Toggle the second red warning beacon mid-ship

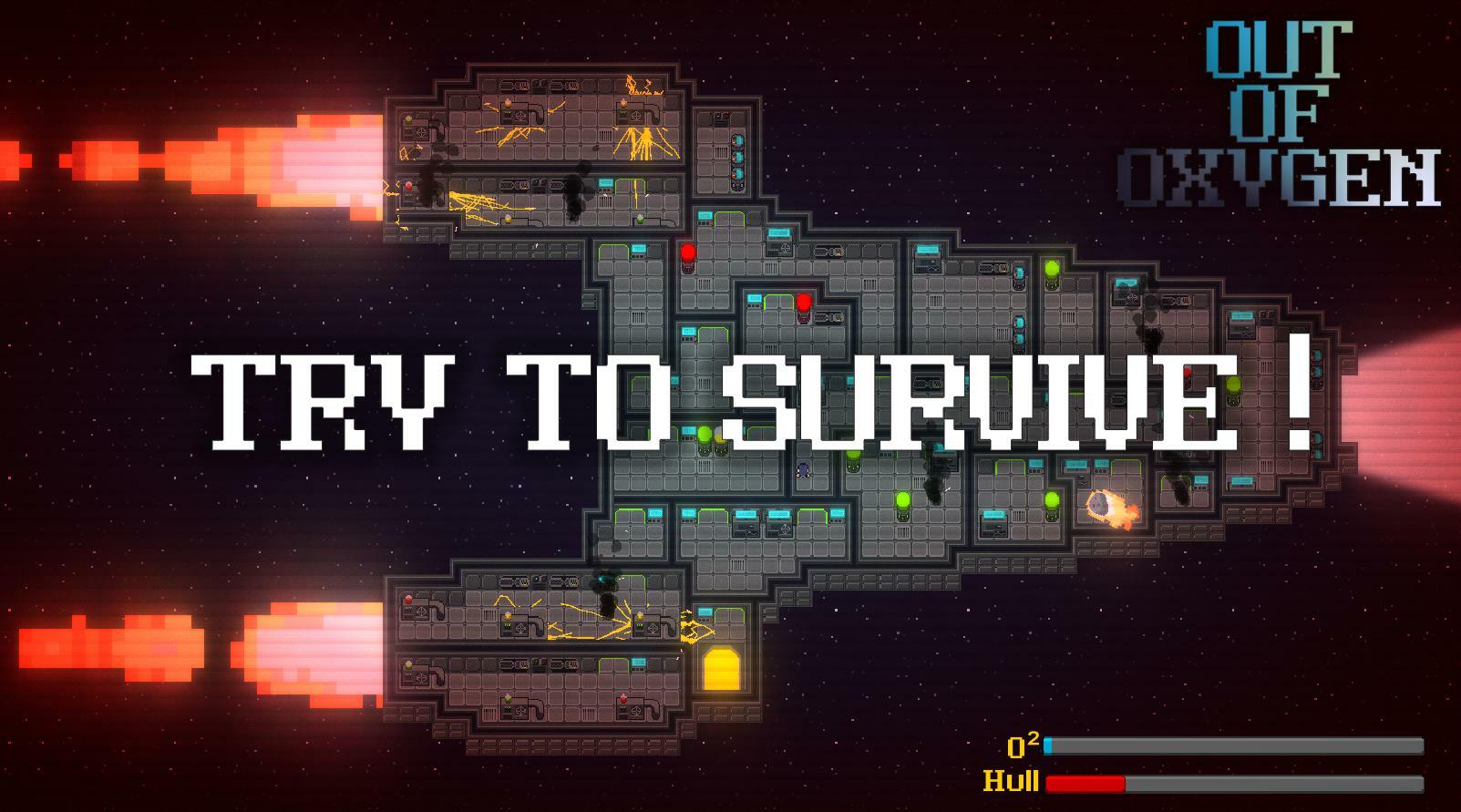click(x=805, y=301)
